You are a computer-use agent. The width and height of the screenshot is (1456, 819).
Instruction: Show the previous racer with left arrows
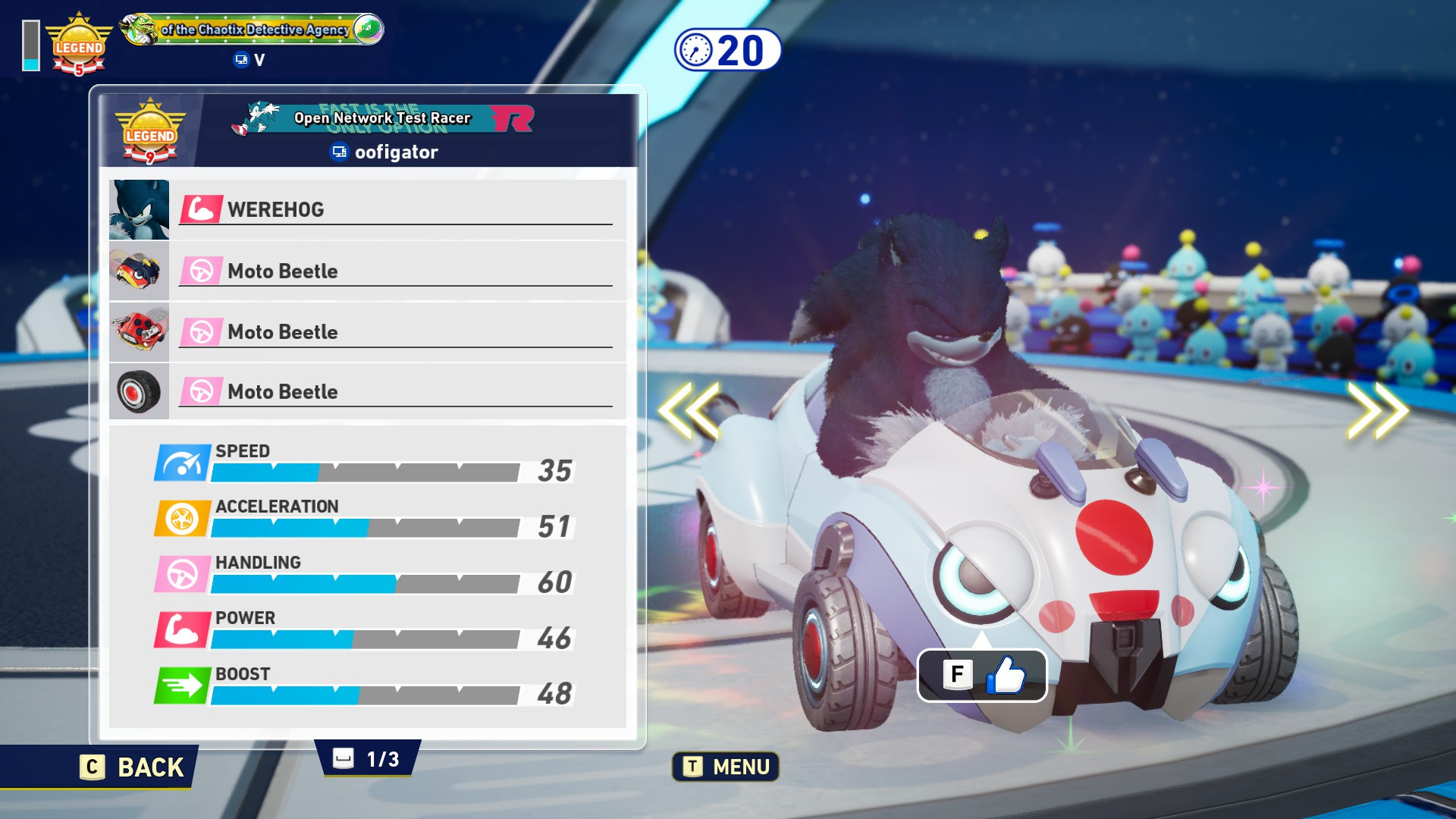pos(689,410)
